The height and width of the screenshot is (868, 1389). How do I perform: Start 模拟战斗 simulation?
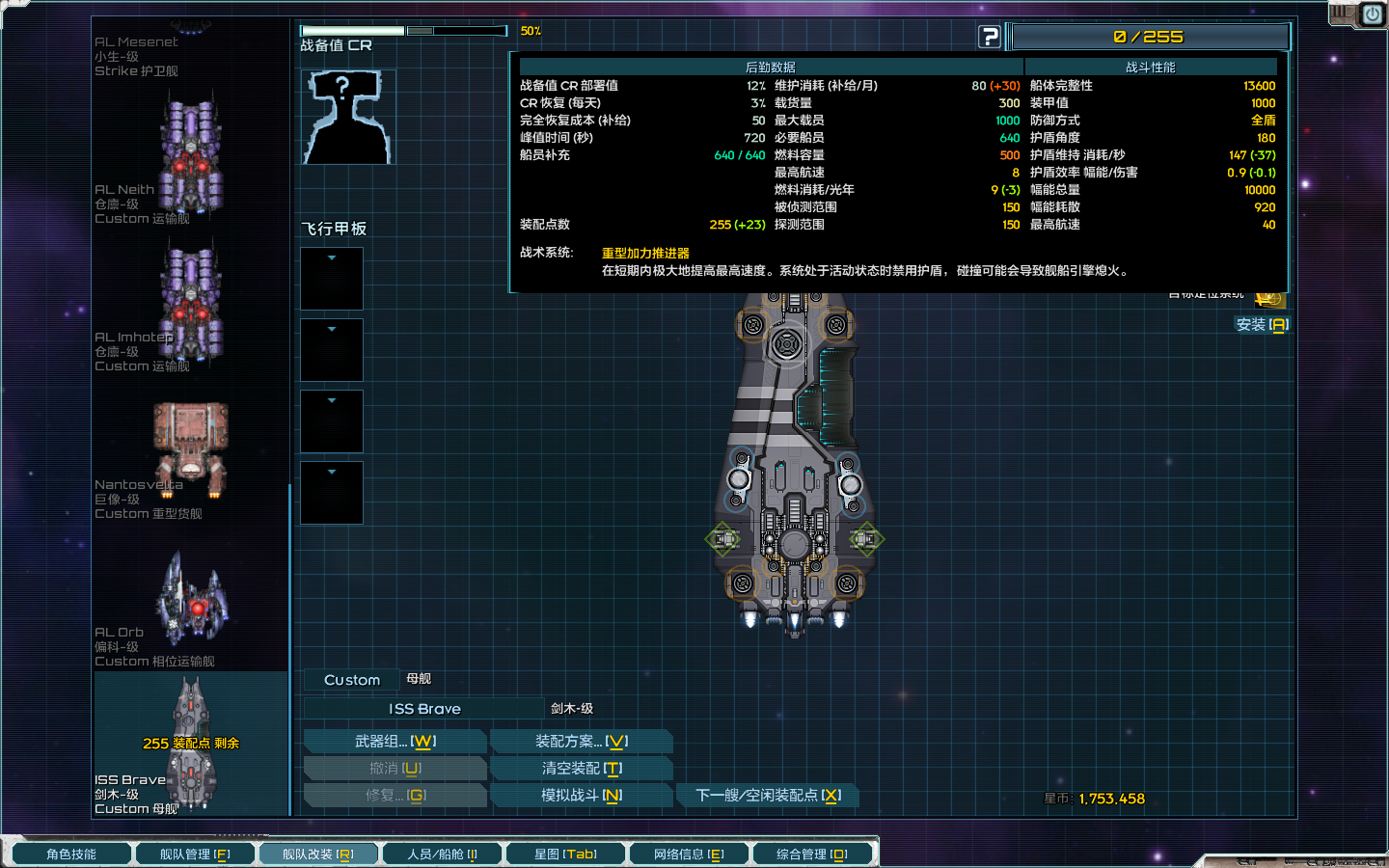582,795
